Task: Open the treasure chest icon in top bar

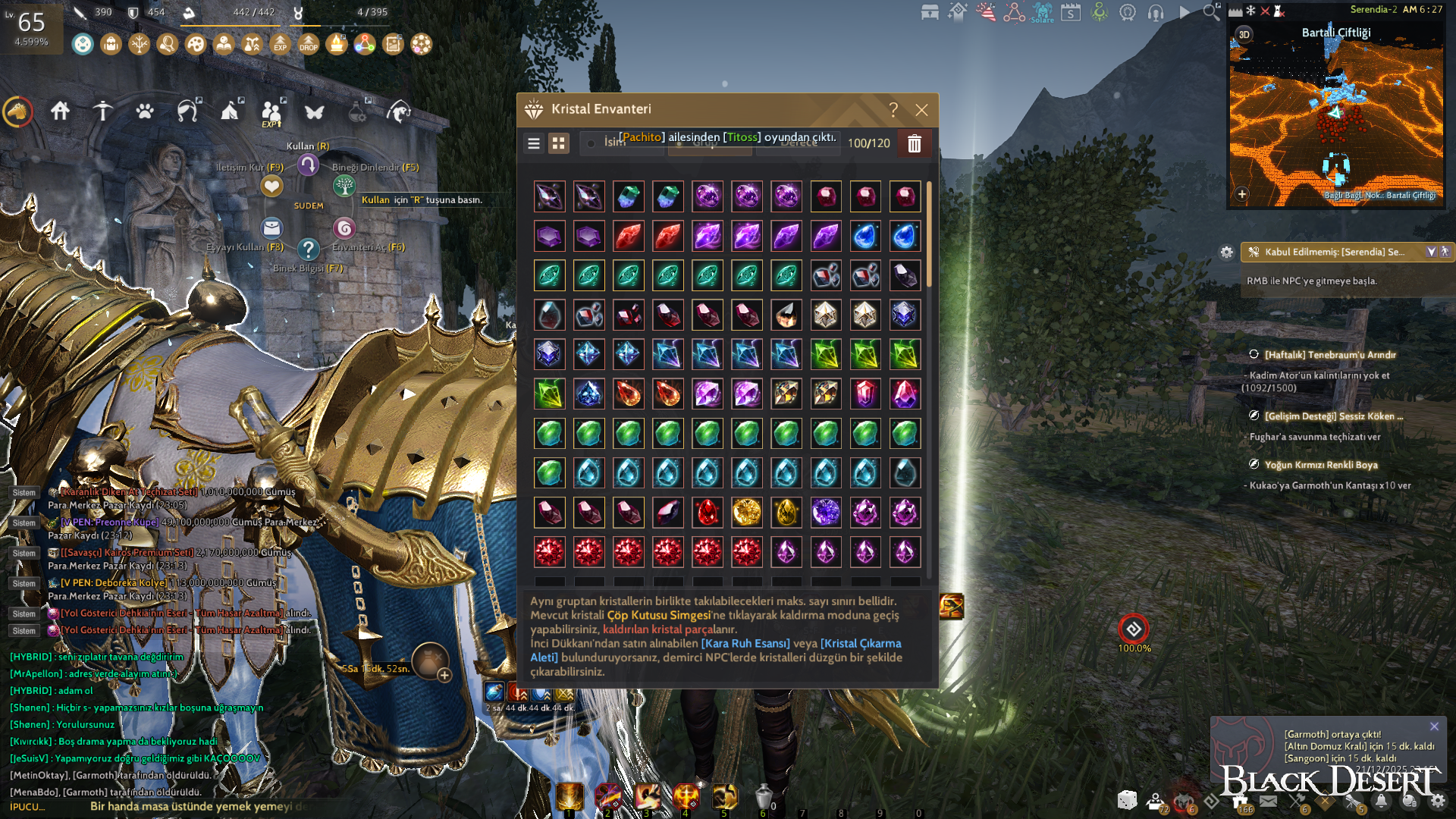Action: click(x=930, y=12)
